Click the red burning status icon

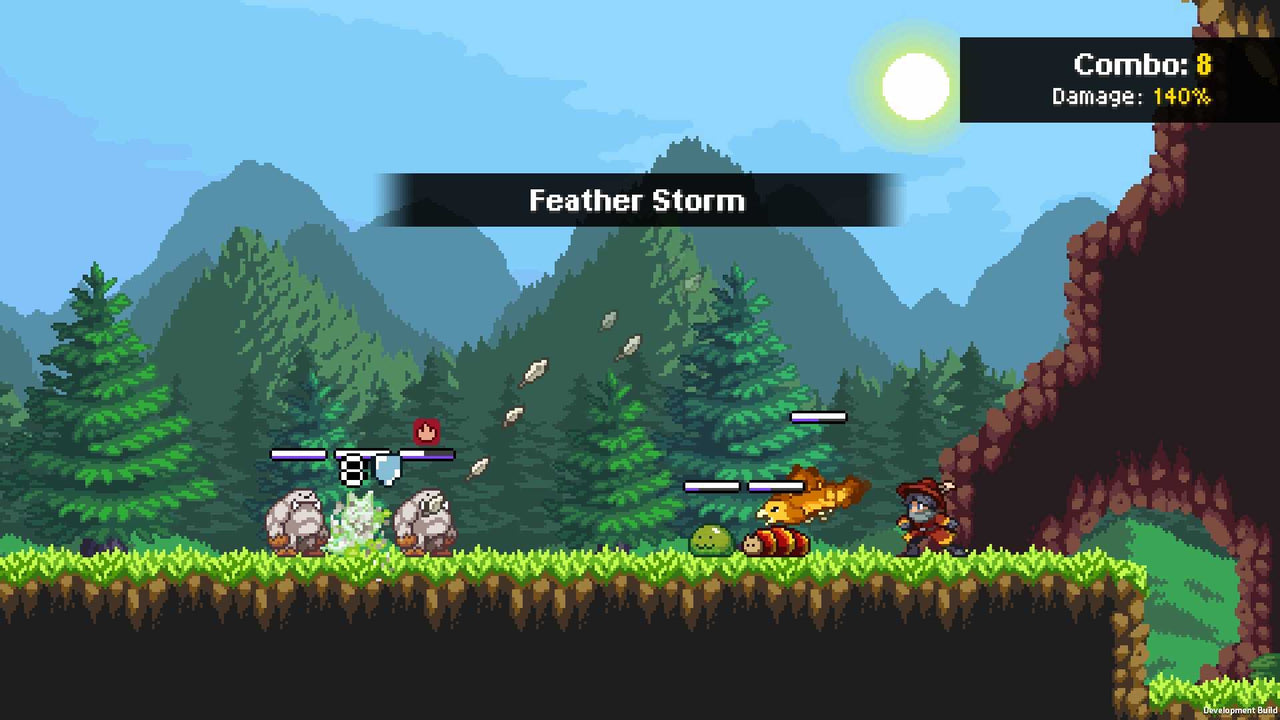[x=424, y=431]
